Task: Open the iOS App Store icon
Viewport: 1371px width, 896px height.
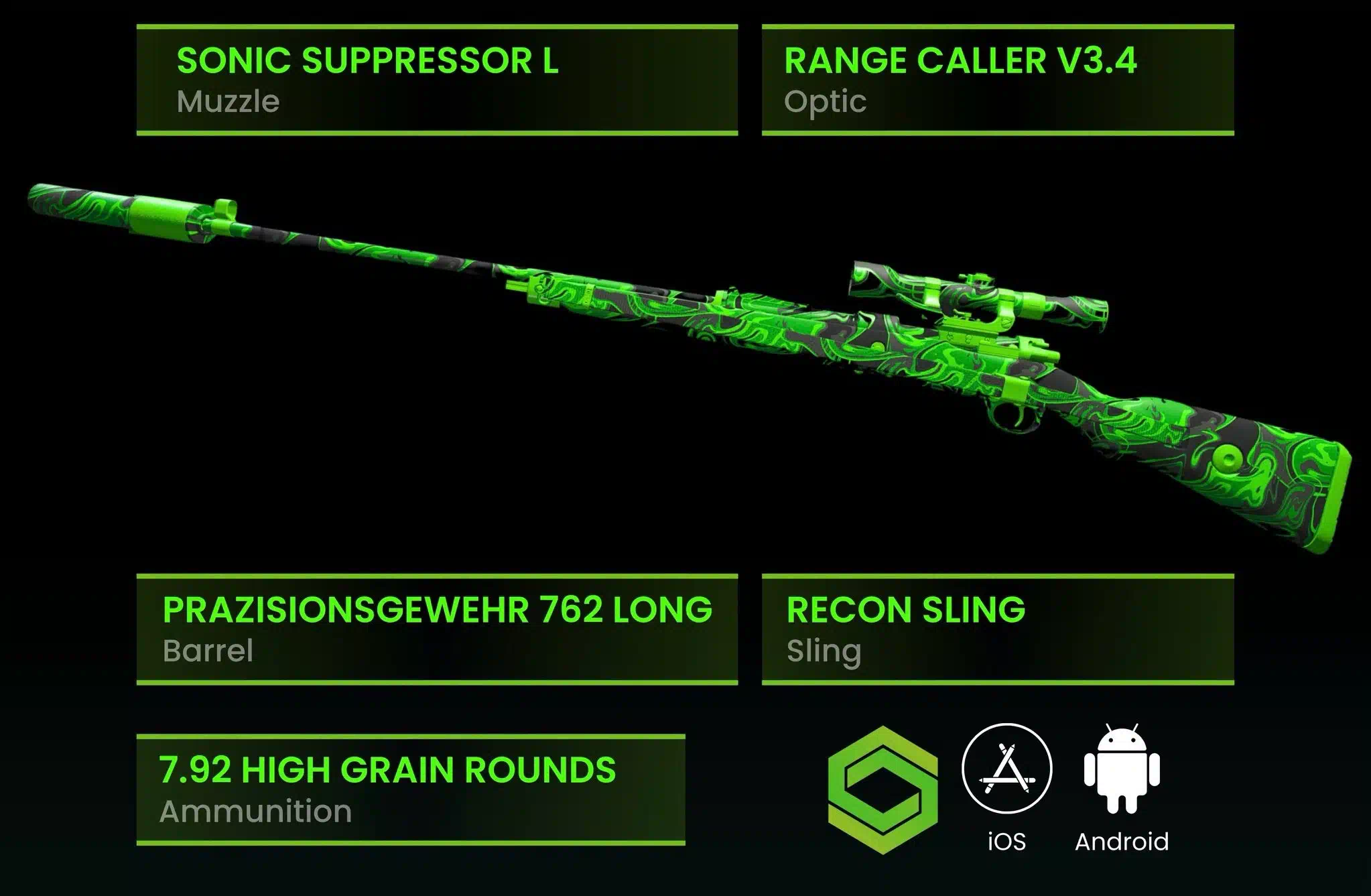Action: point(1006,769)
